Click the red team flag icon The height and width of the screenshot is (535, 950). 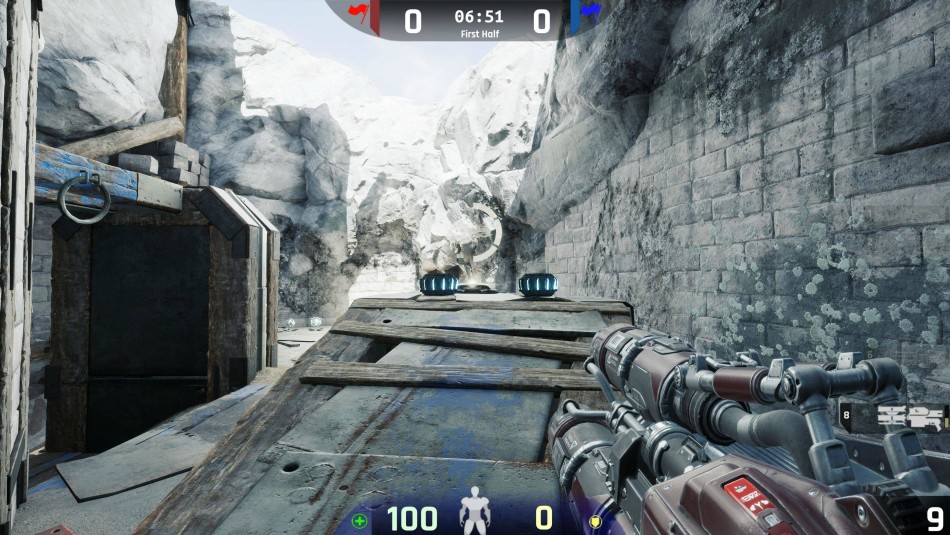pyautogui.click(x=357, y=11)
